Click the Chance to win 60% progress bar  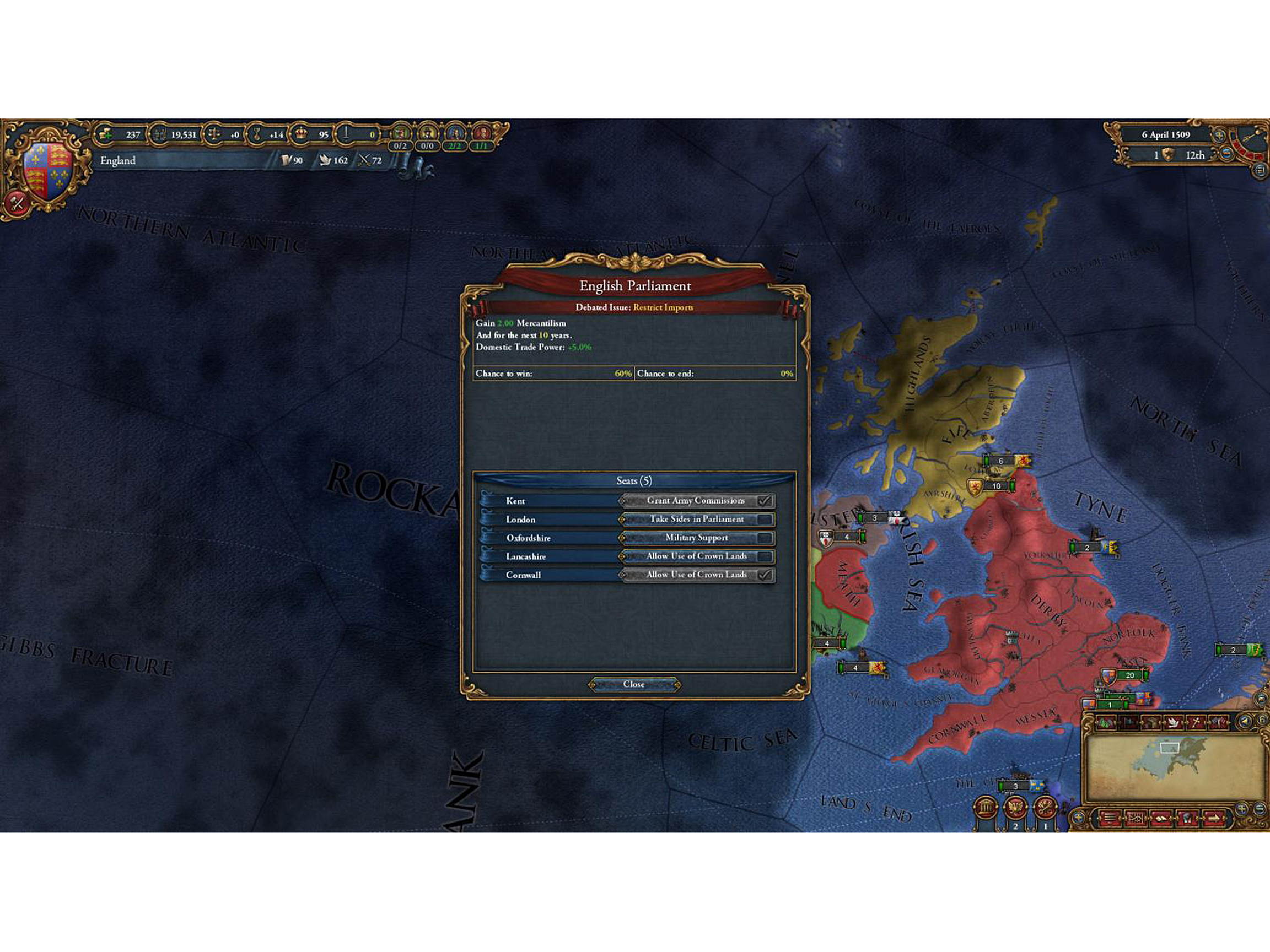pyautogui.click(x=554, y=374)
